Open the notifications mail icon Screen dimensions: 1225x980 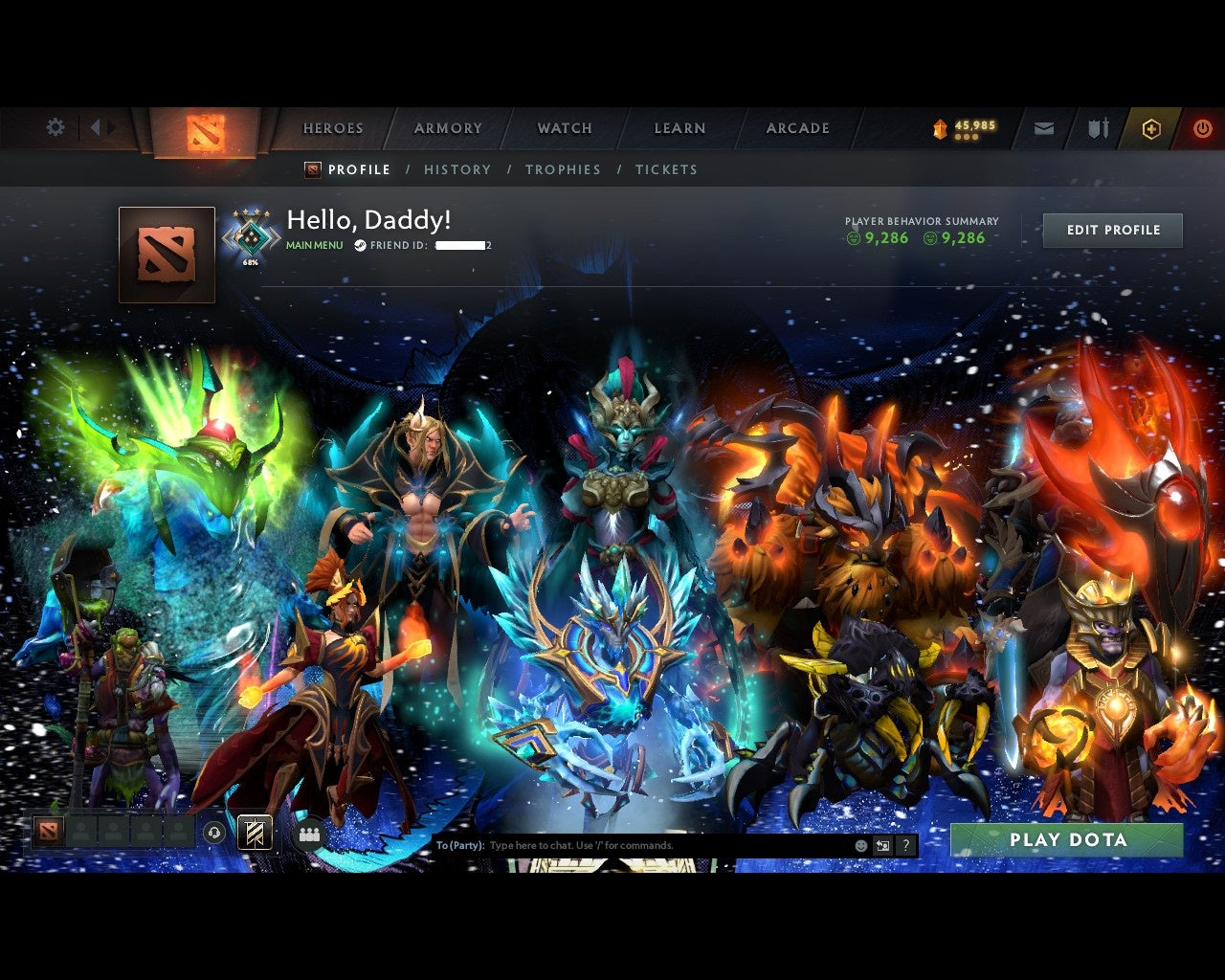click(x=1044, y=128)
